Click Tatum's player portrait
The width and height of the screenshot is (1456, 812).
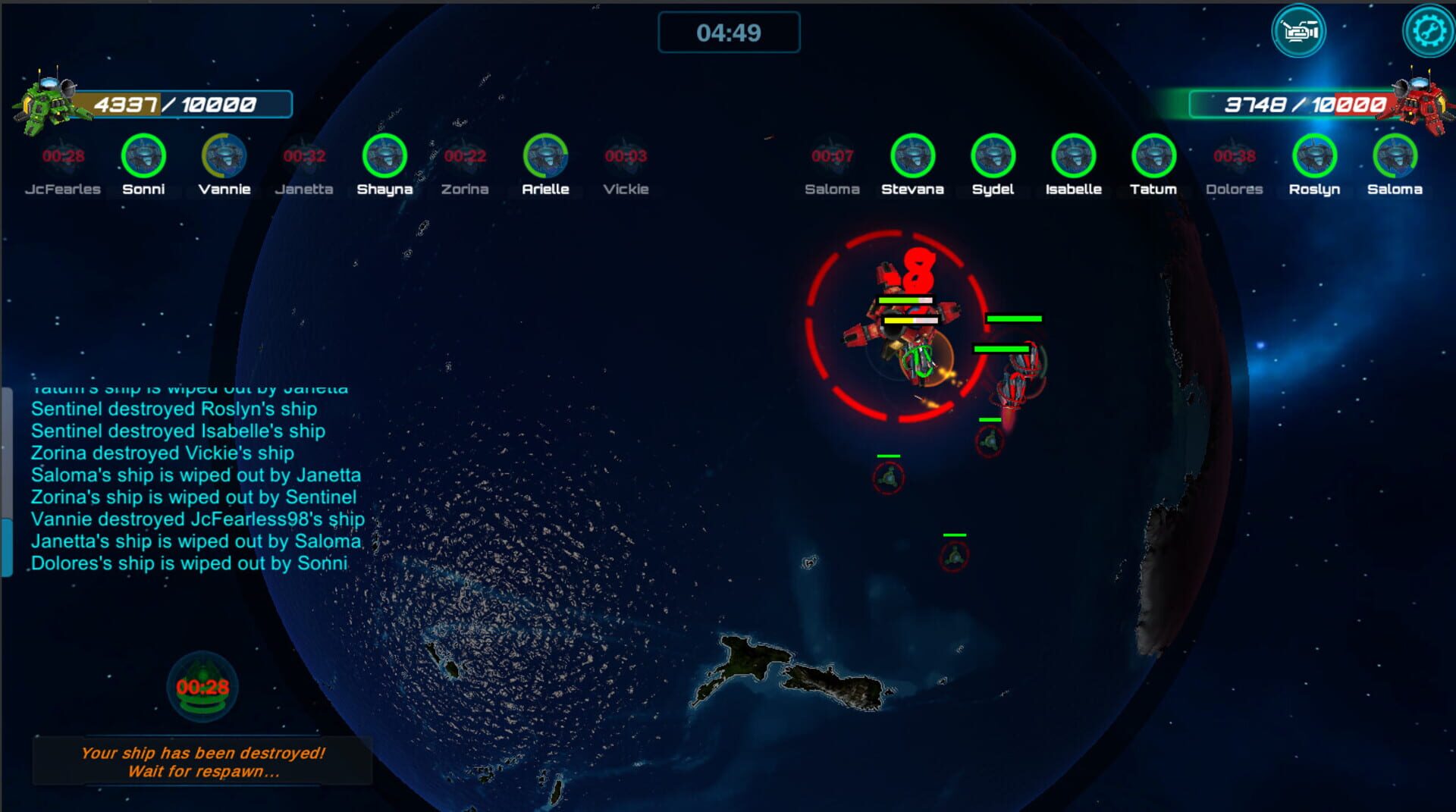click(x=1153, y=155)
